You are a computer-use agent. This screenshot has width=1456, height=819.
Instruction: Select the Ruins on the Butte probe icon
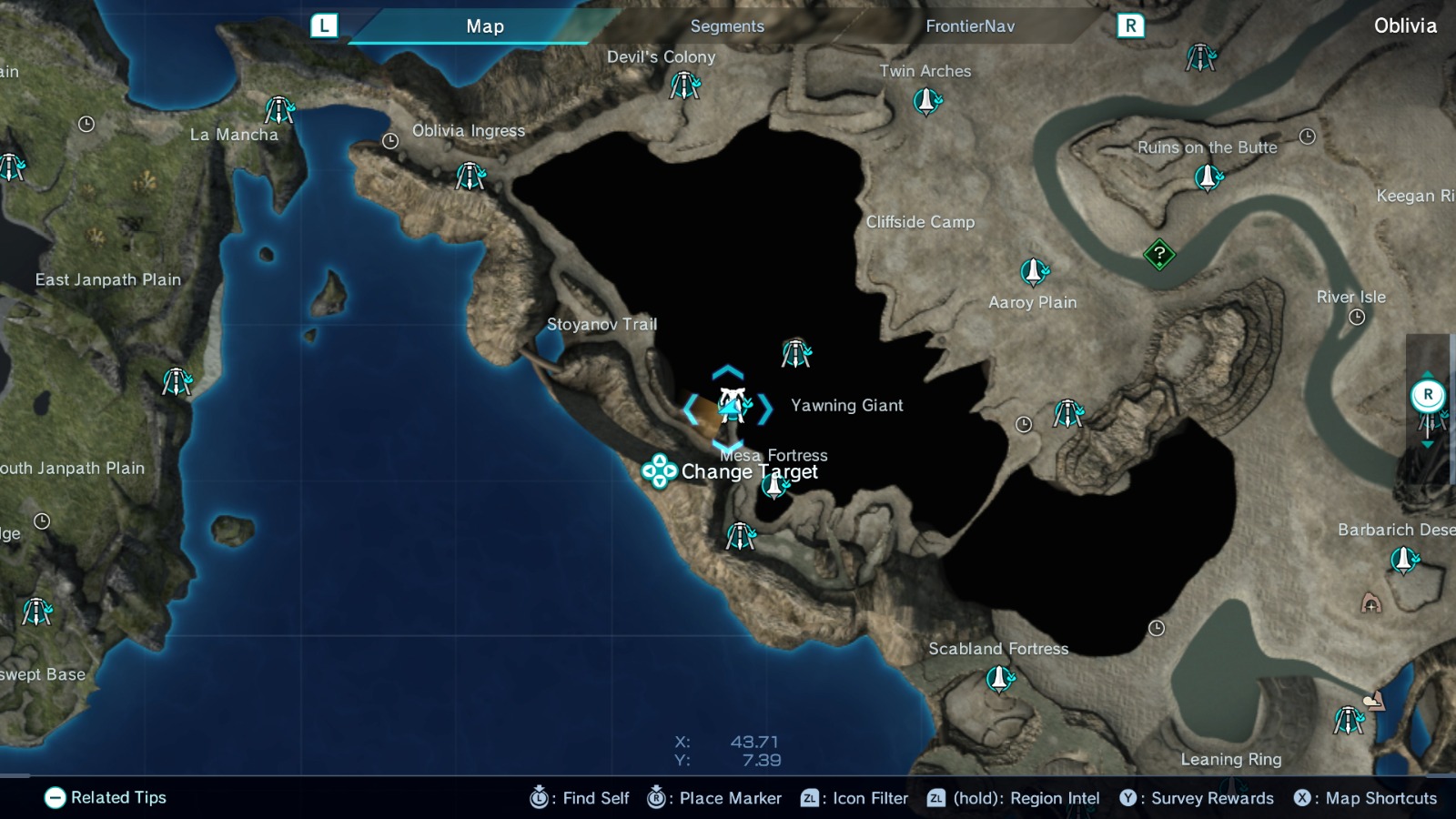(1208, 177)
